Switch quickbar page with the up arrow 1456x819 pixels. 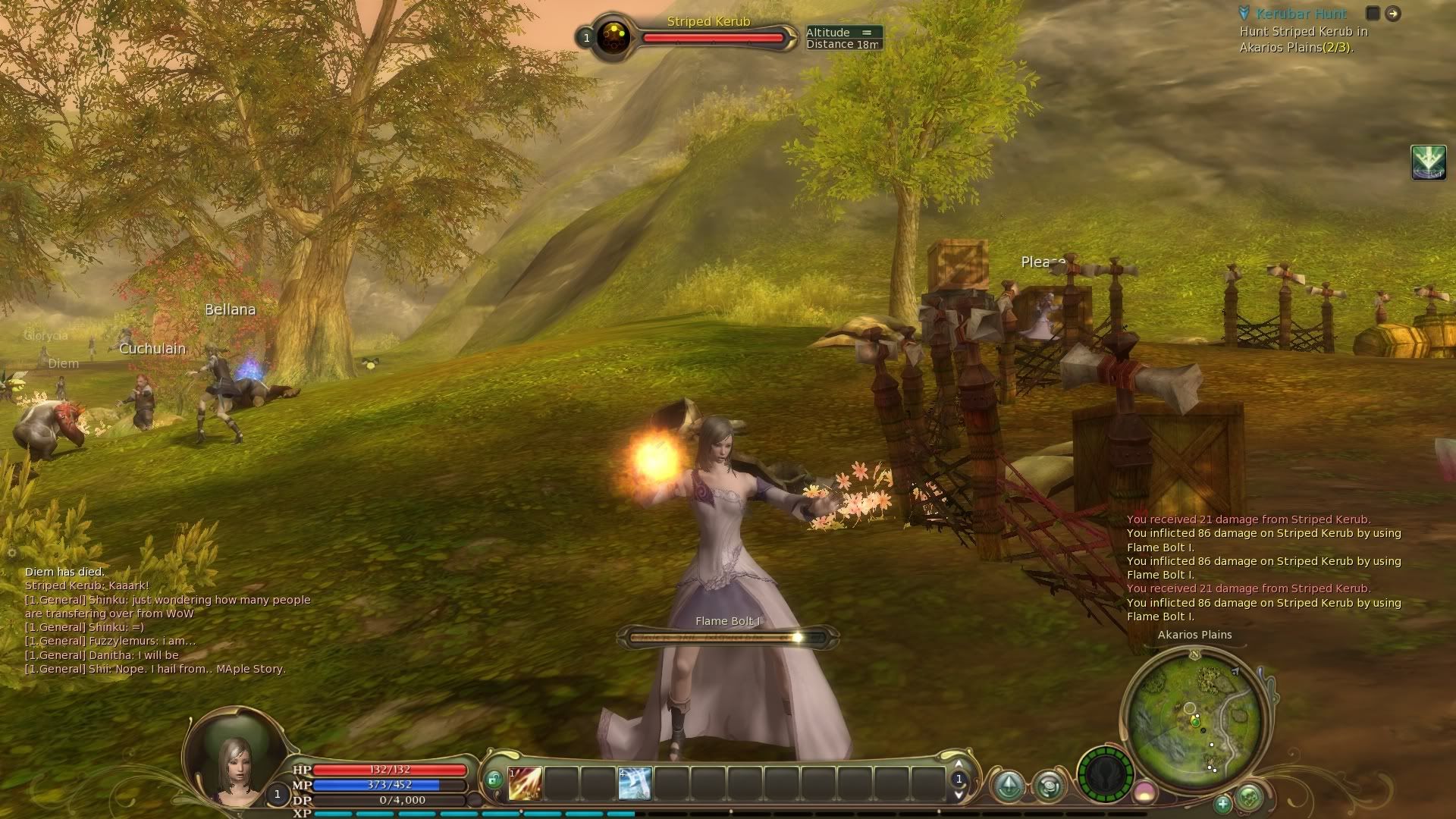959,764
